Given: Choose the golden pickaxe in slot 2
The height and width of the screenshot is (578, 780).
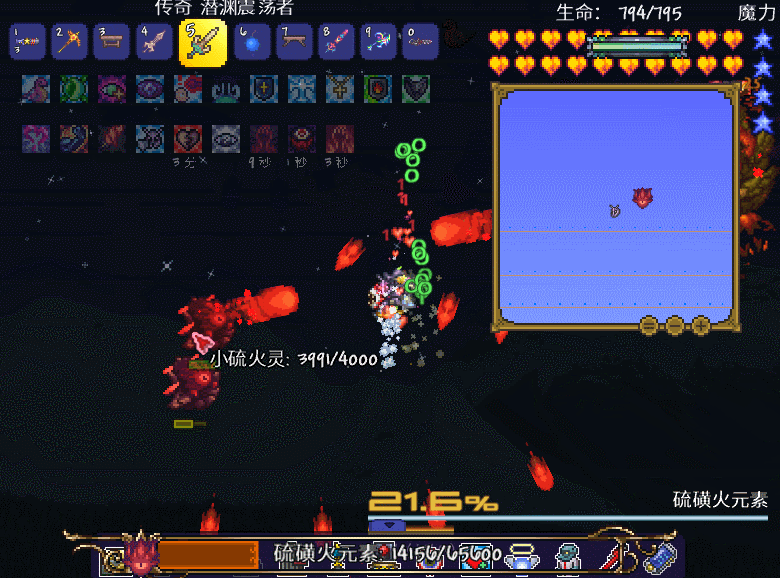Looking at the screenshot, I should pyautogui.click(x=71, y=42).
